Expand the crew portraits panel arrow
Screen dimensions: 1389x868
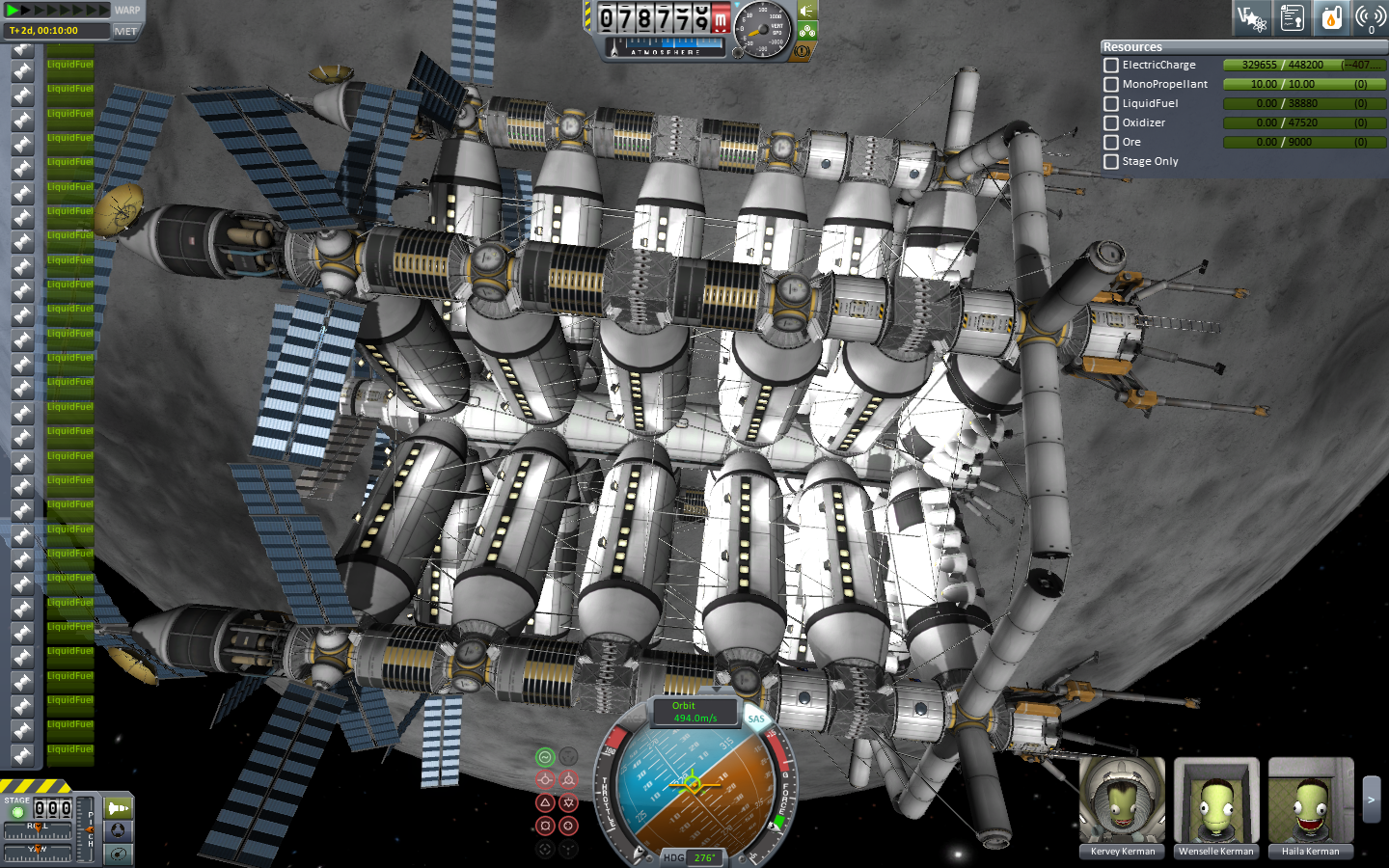[1369, 799]
